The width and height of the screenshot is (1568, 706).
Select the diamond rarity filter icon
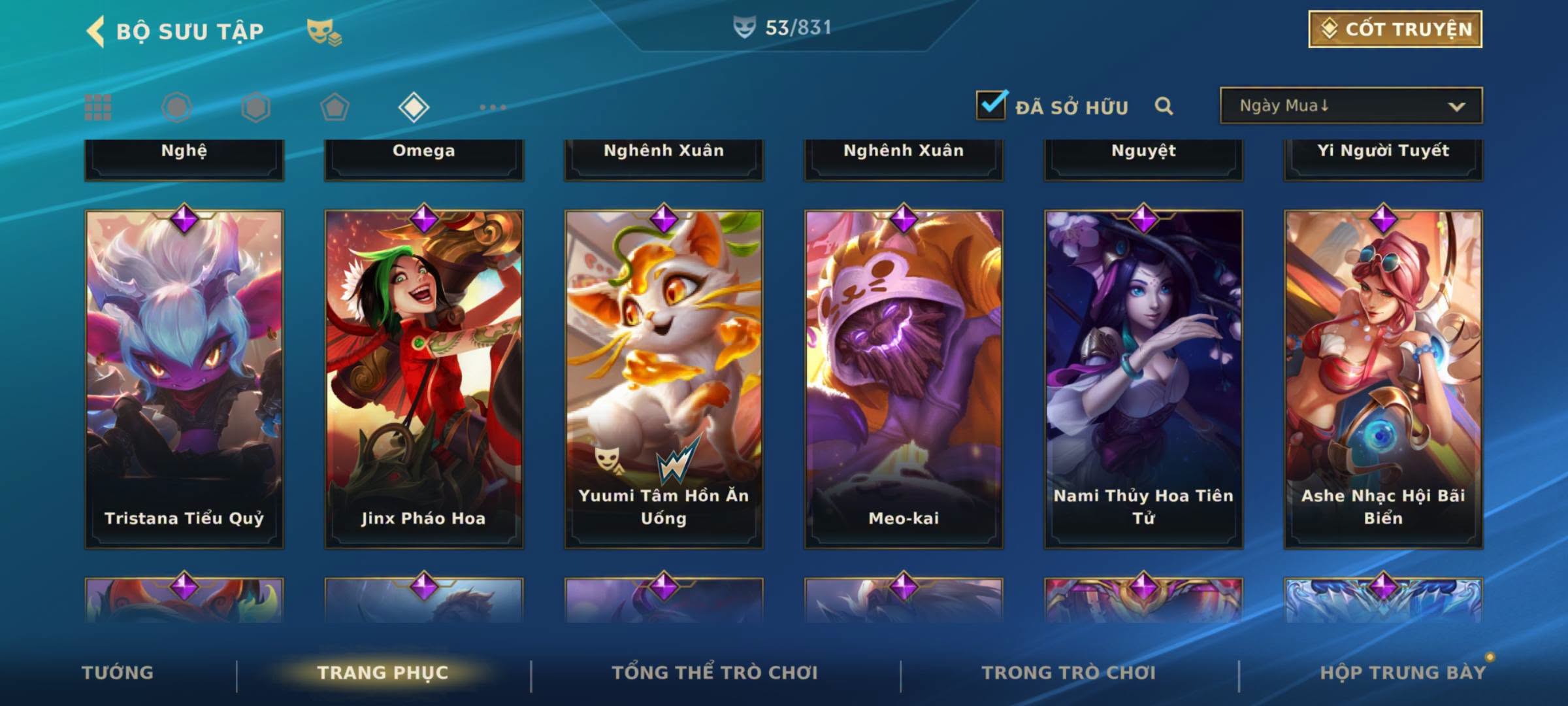pyautogui.click(x=414, y=107)
